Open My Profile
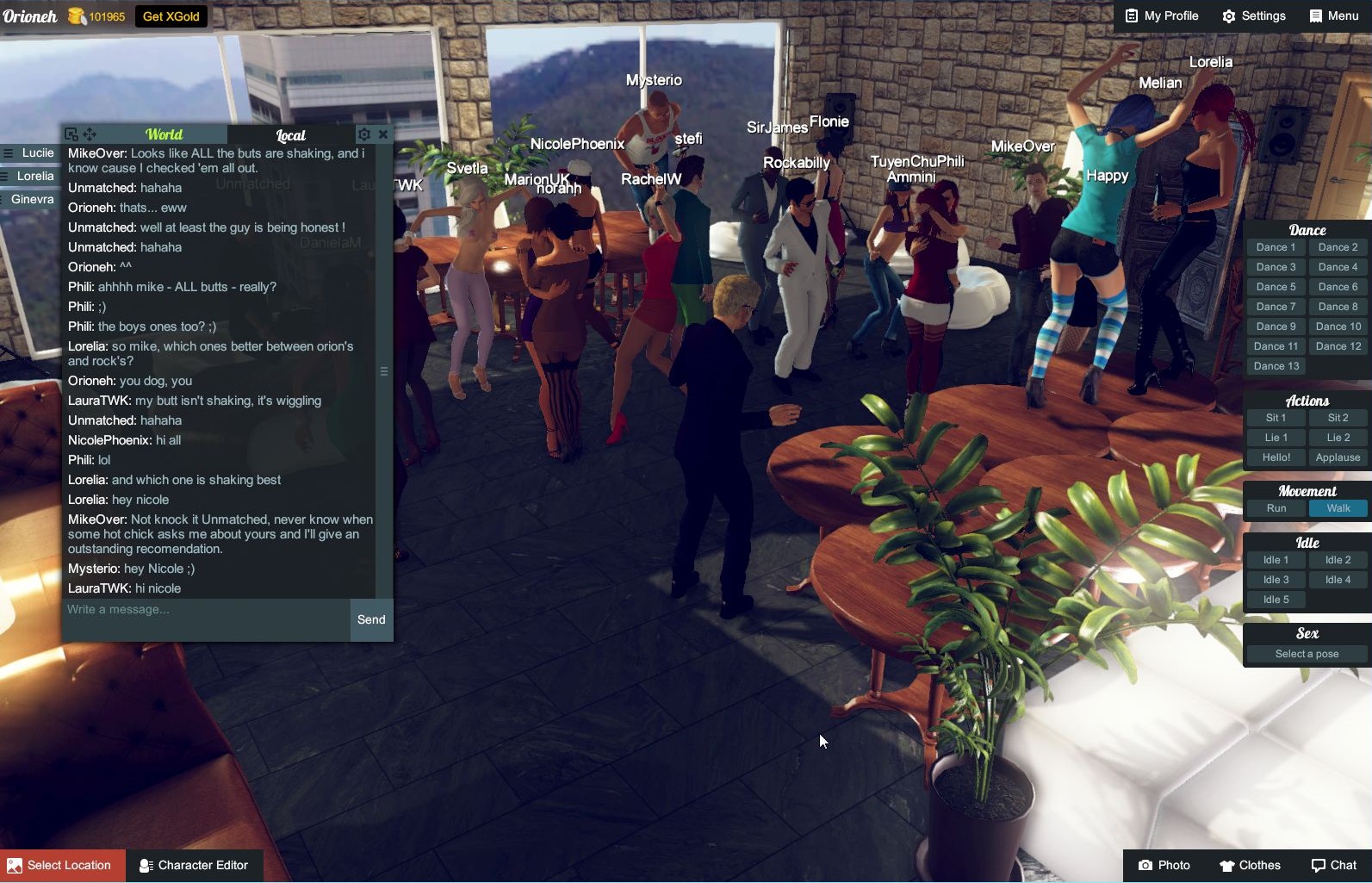Viewport: 1372px width, 883px height. (1160, 15)
